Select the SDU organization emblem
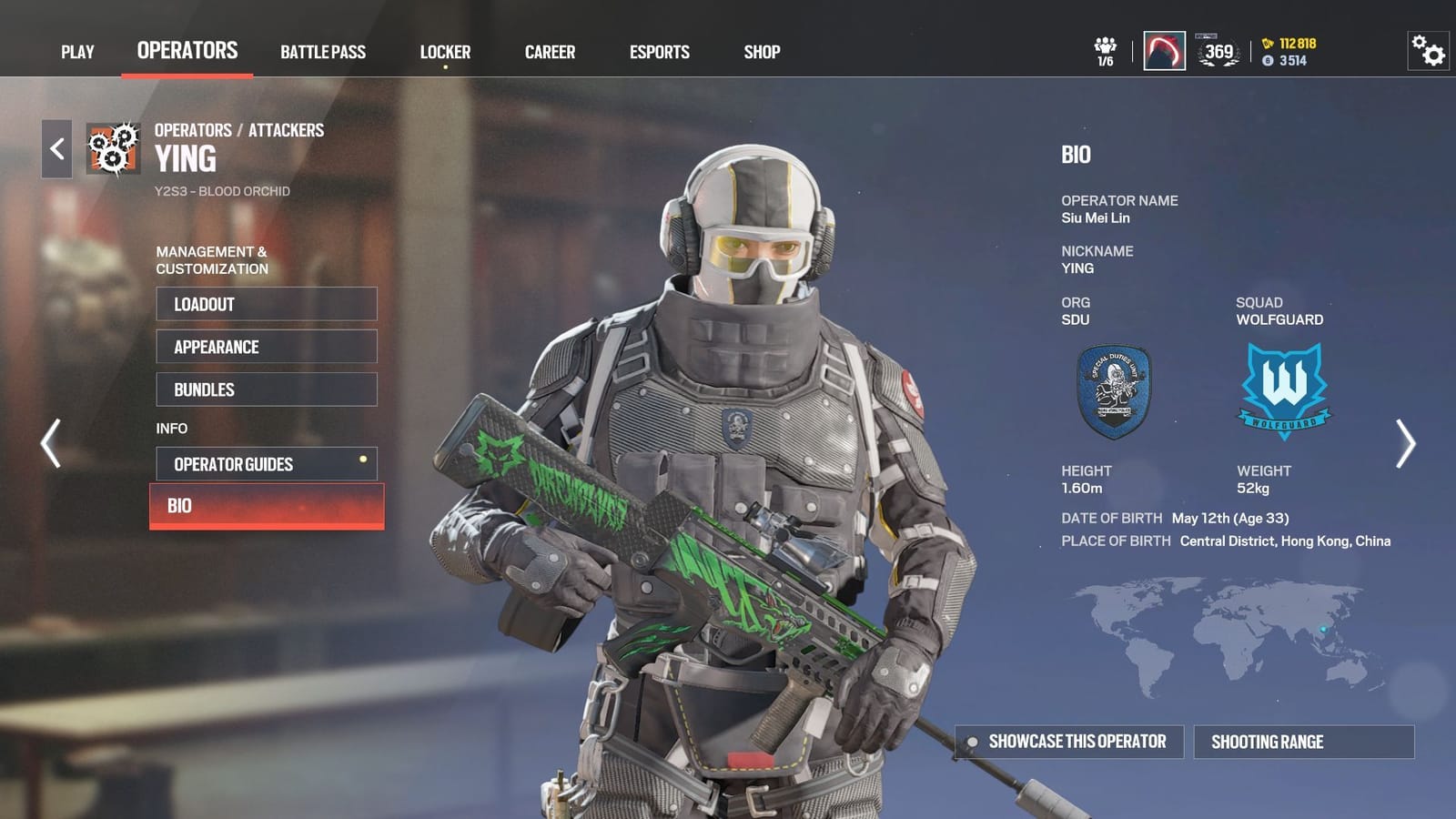The height and width of the screenshot is (819, 1456). tap(1116, 390)
